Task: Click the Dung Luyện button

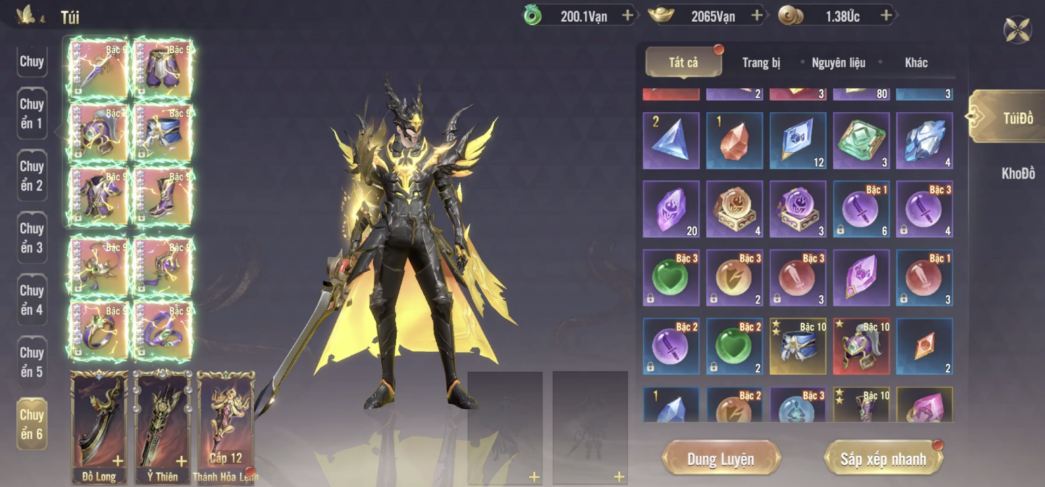Action: click(x=720, y=459)
